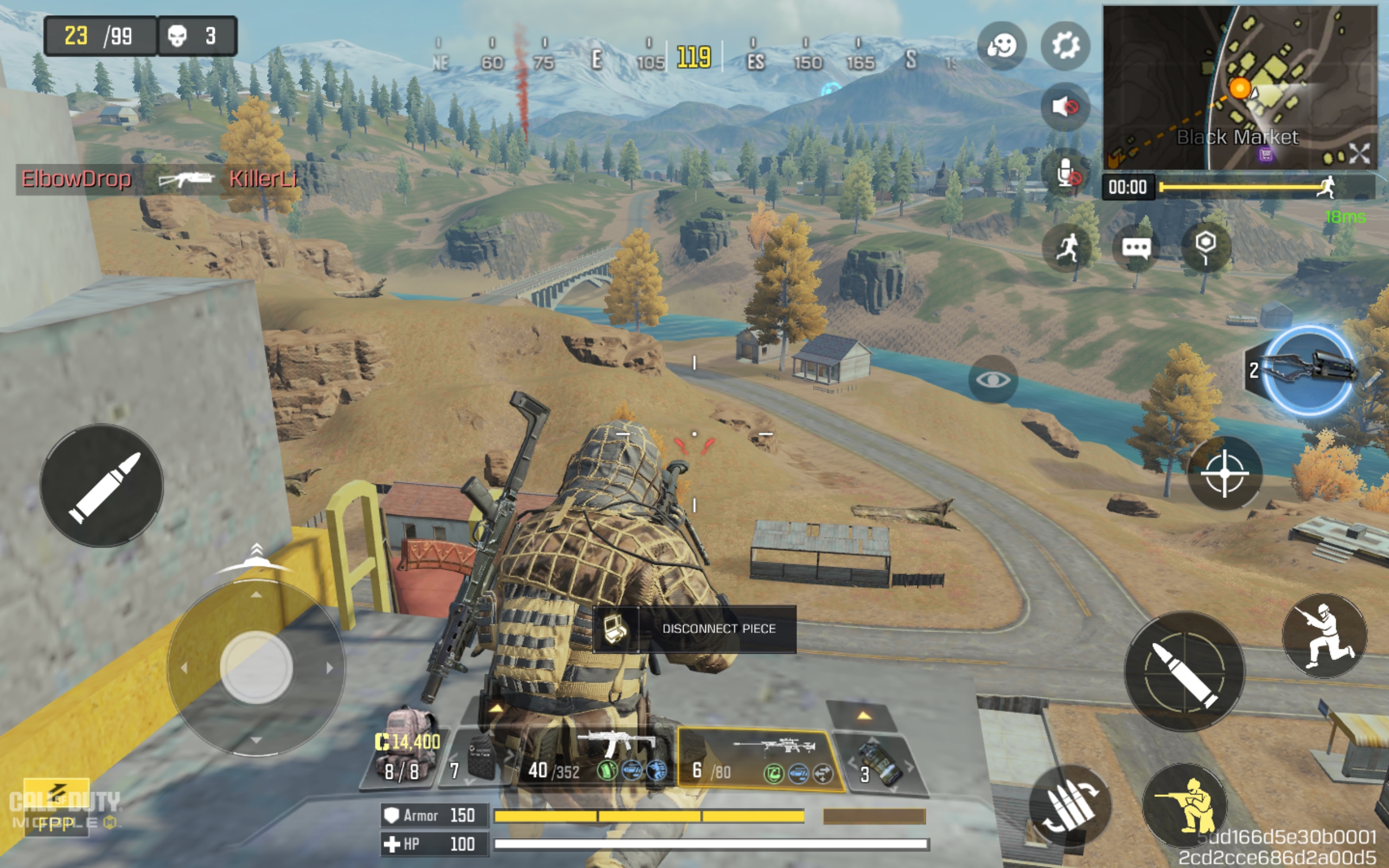Aim down sights with crosshair button

point(1224,473)
